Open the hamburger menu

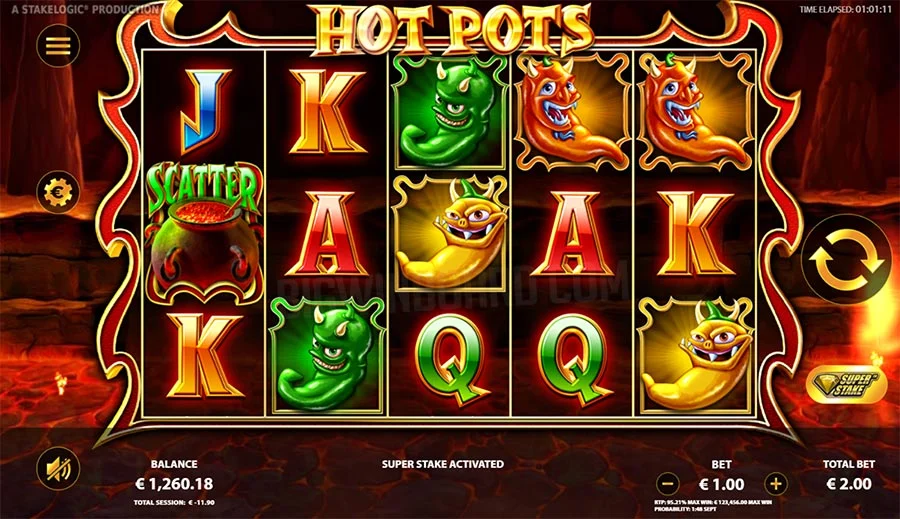59,46
